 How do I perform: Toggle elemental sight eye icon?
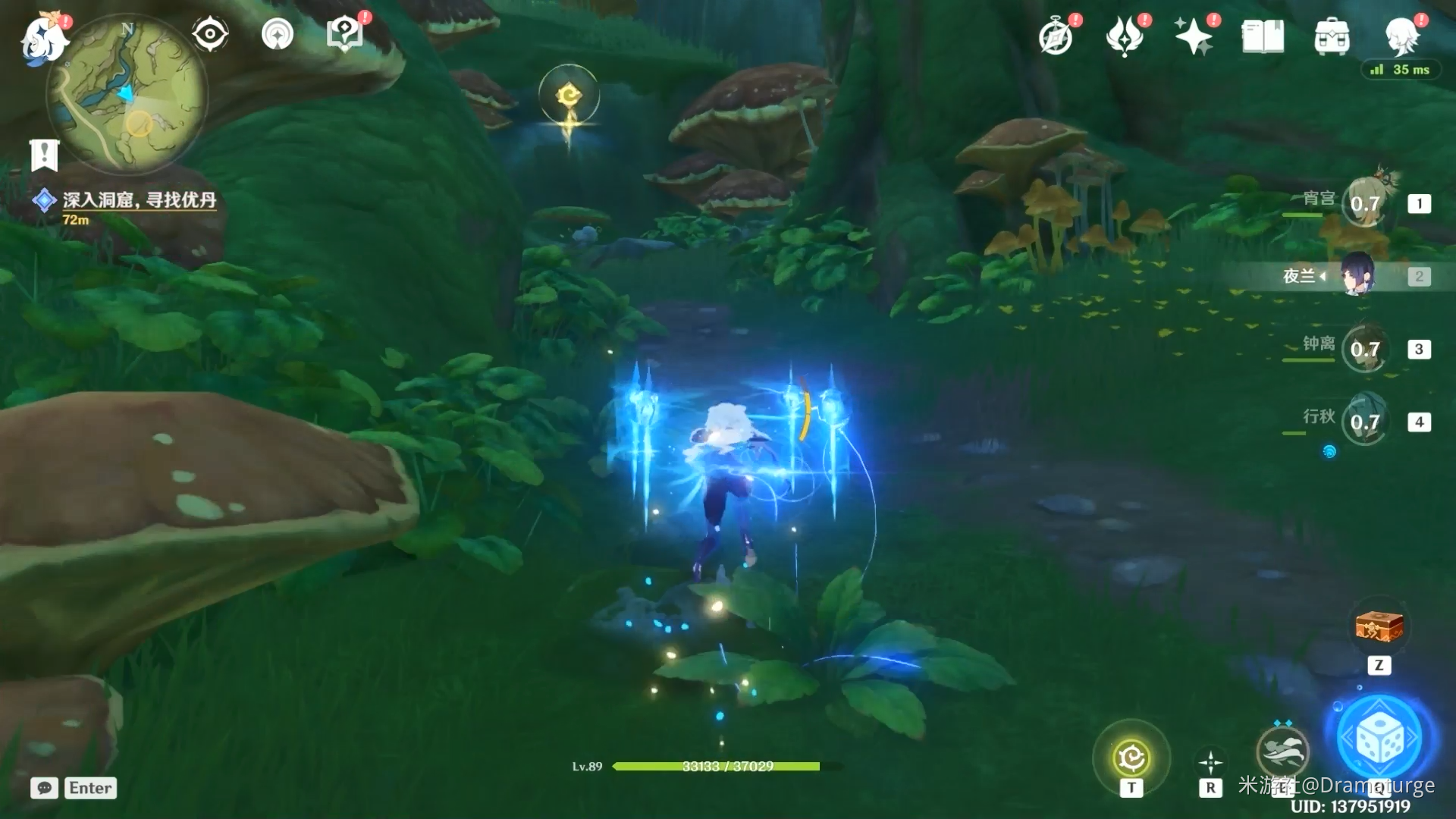210,34
